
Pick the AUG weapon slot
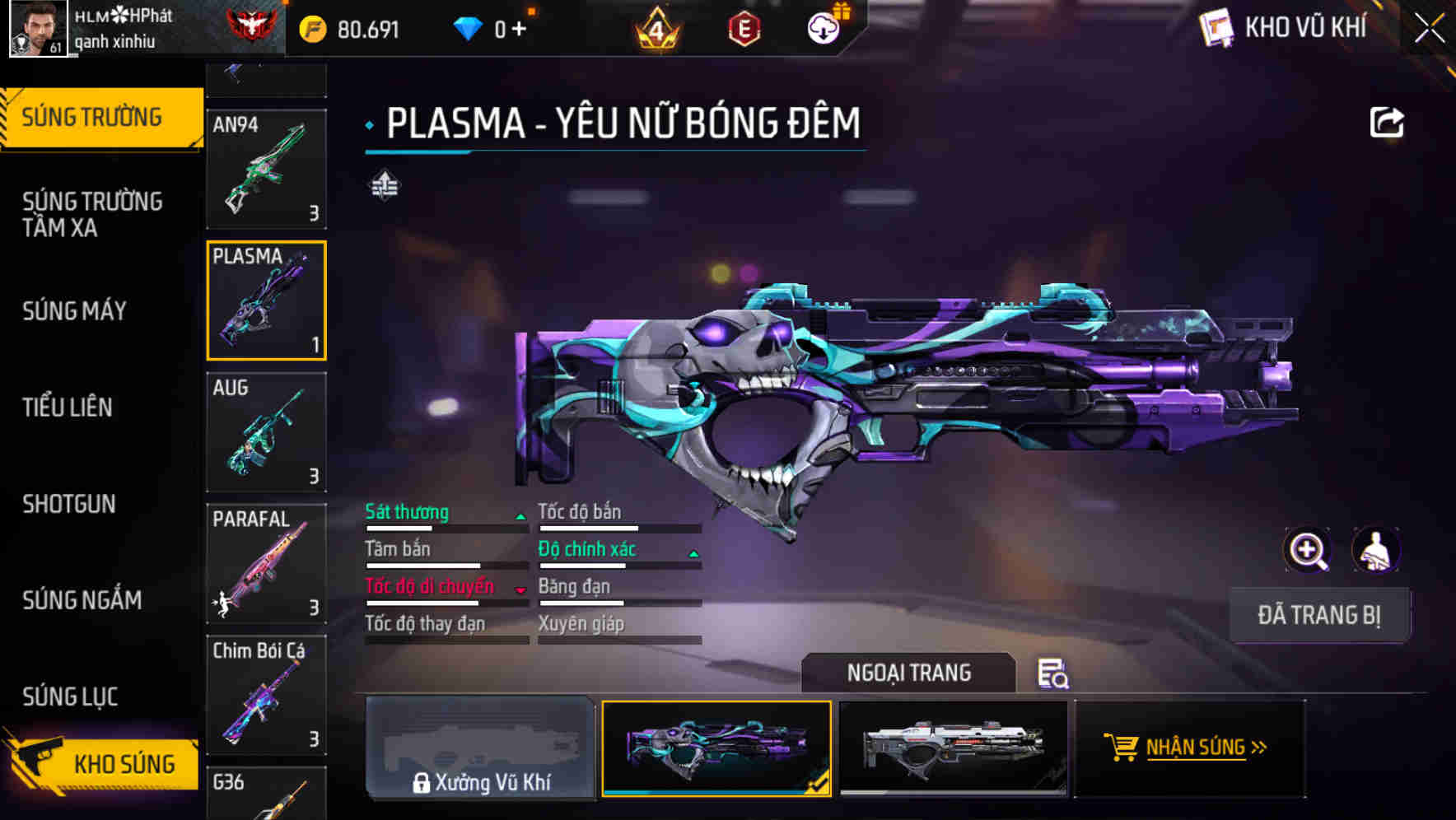266,432
